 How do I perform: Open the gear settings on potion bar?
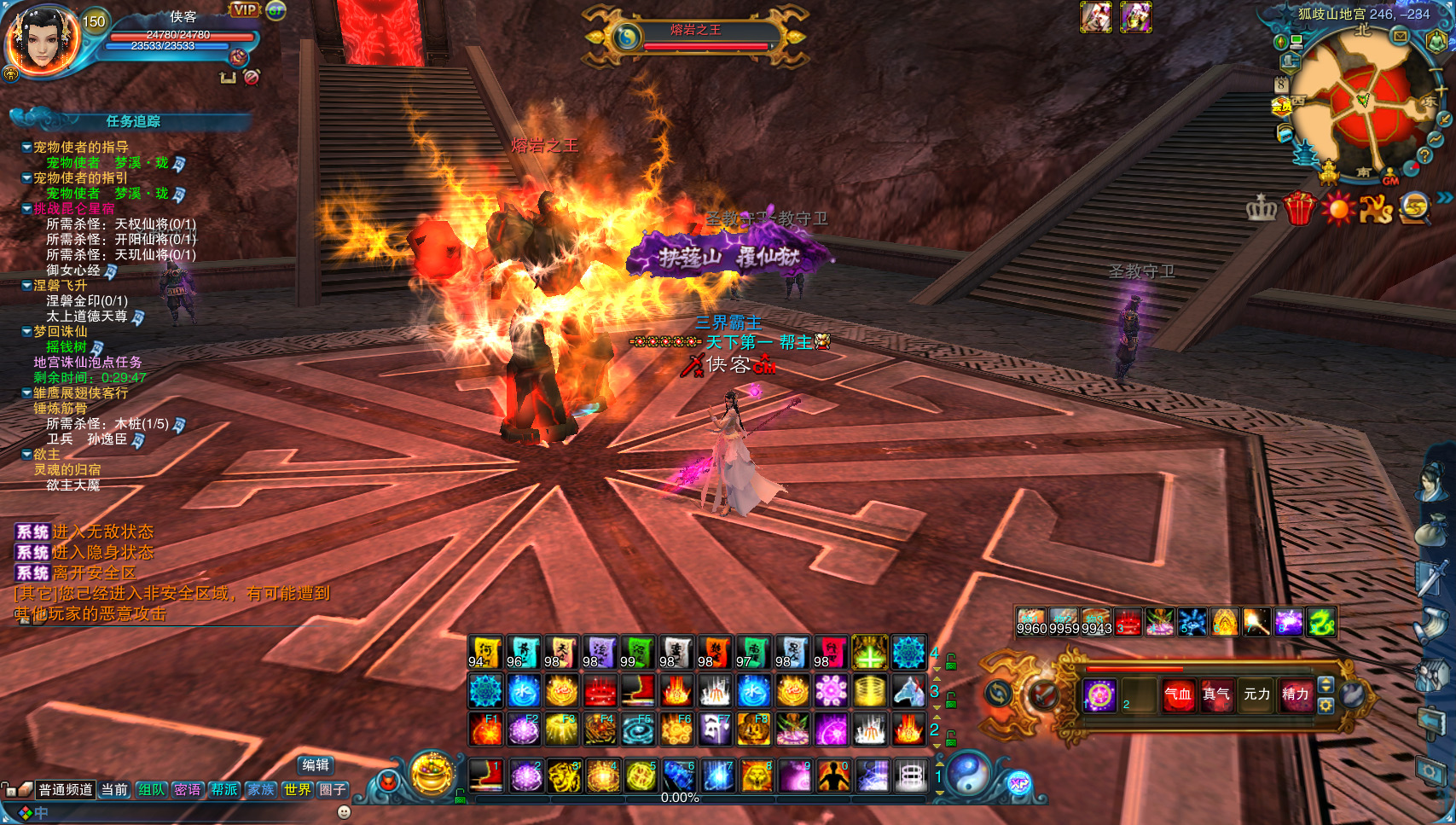click(x=1325, y=706)
